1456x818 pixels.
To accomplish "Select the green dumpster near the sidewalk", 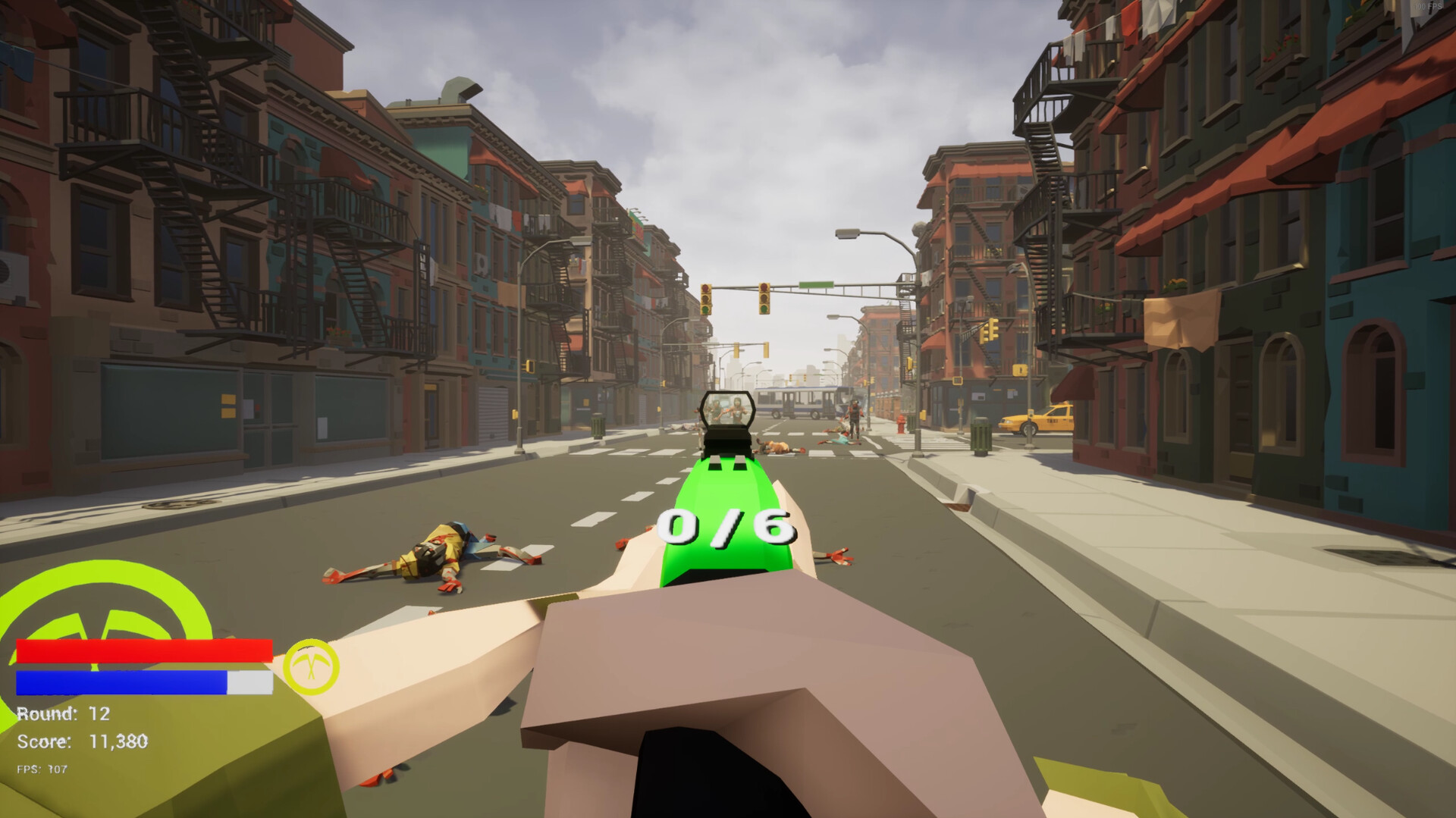I will tap(982, 435).
